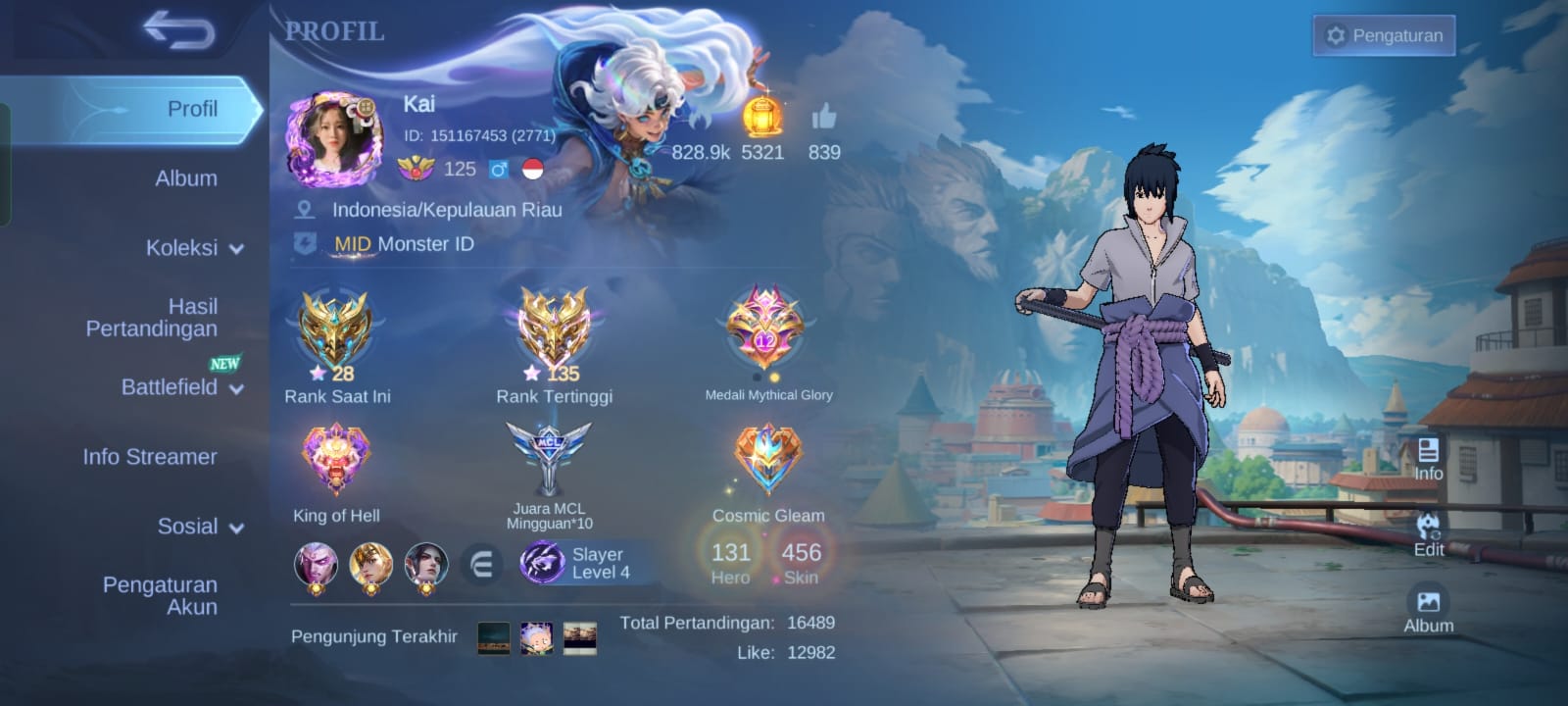Click the Edit button beside the character
This screenshot has height=706, width=1568.
tap(1428, 533)
